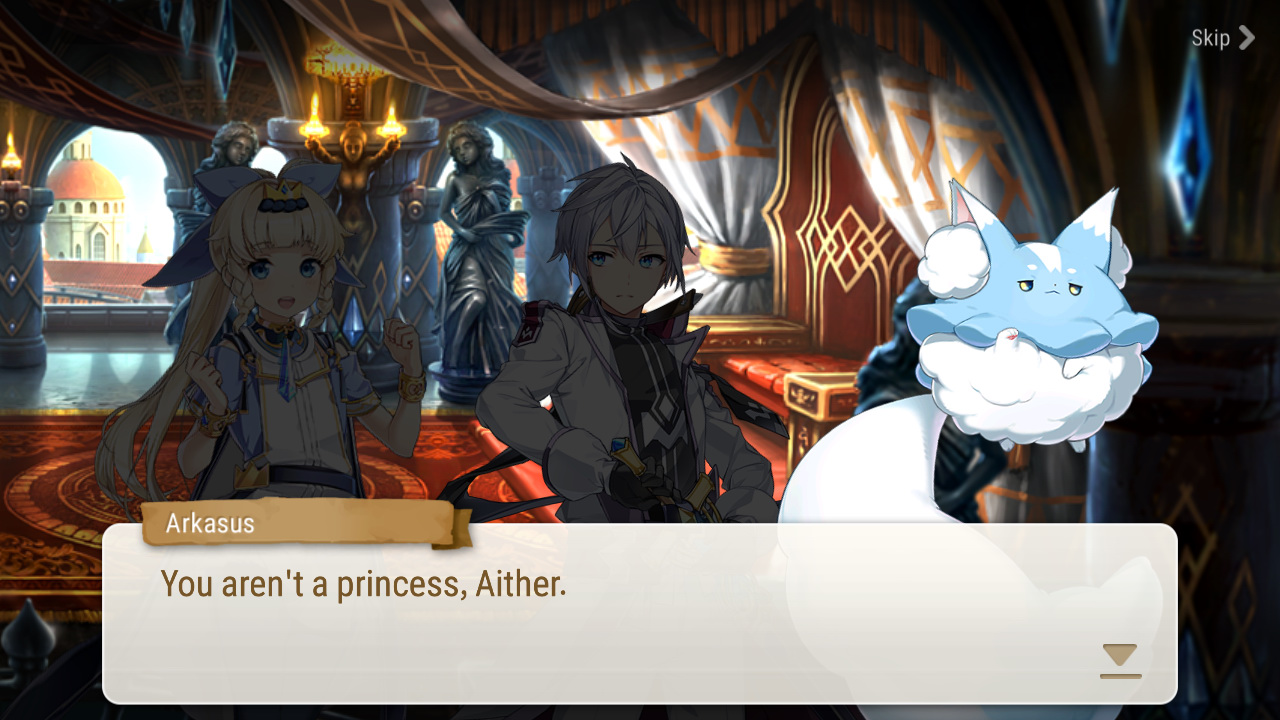The height and width of the screenshot is (720, 1280).
Task: Skip the cutscene dialogue
Action: [1221, 38]
